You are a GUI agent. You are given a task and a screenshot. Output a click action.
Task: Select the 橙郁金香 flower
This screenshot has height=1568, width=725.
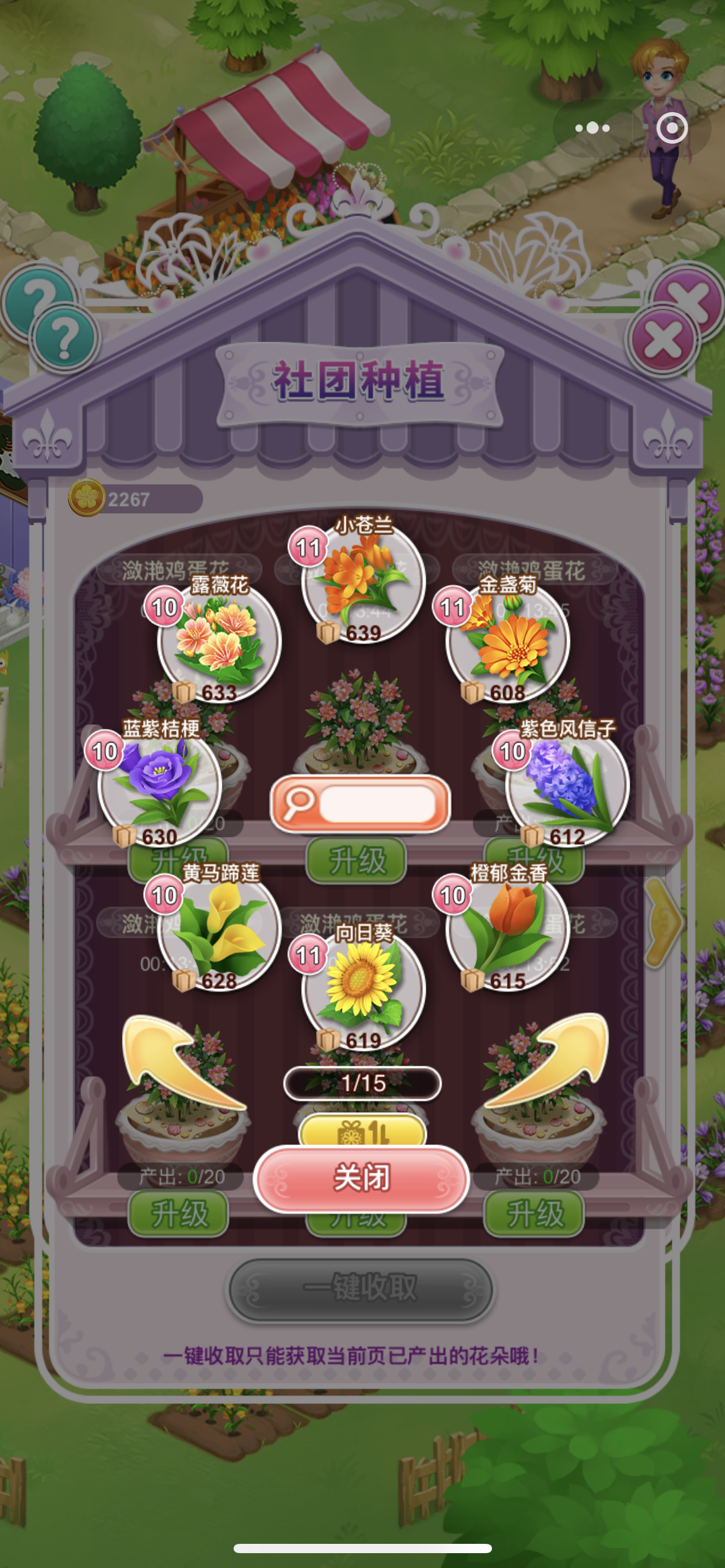coord(507,929)
